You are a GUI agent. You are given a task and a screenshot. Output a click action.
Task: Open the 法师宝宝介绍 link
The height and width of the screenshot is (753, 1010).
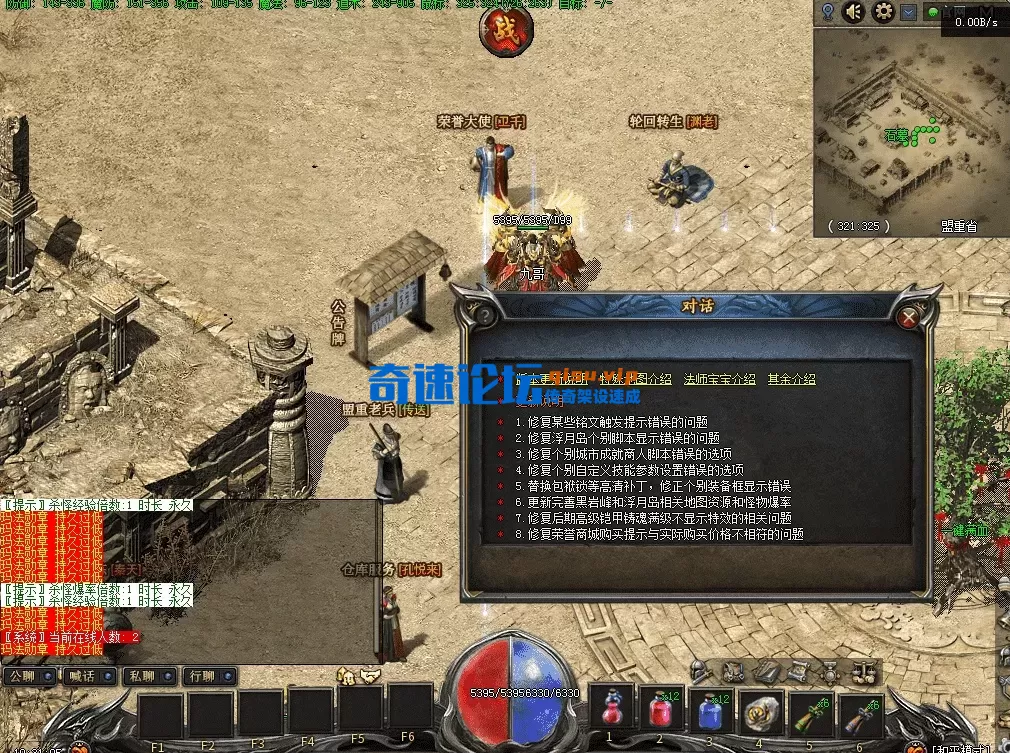coord(719,379)
